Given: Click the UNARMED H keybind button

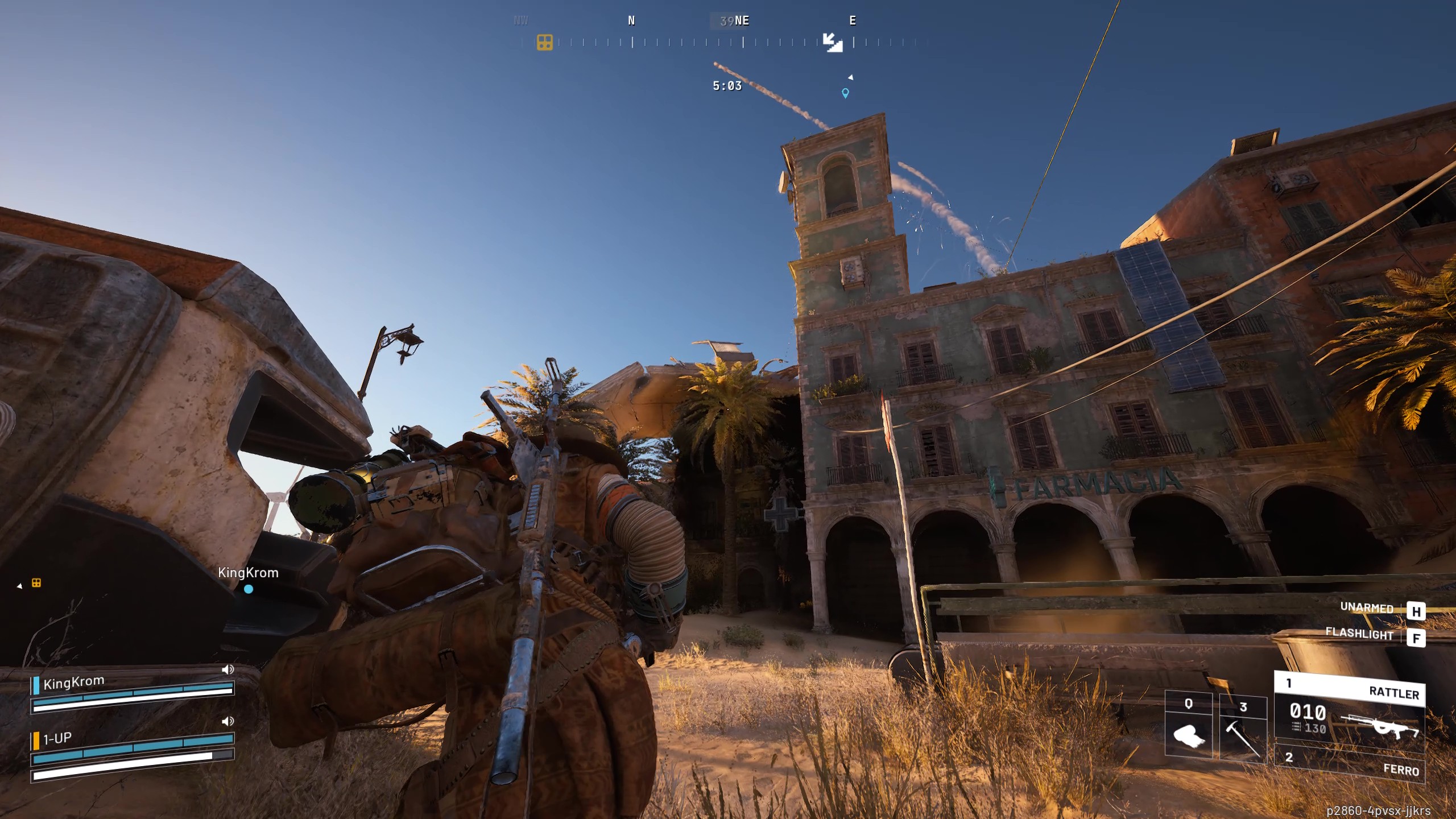Looking at the screenshot, I should coord(1417,611).
